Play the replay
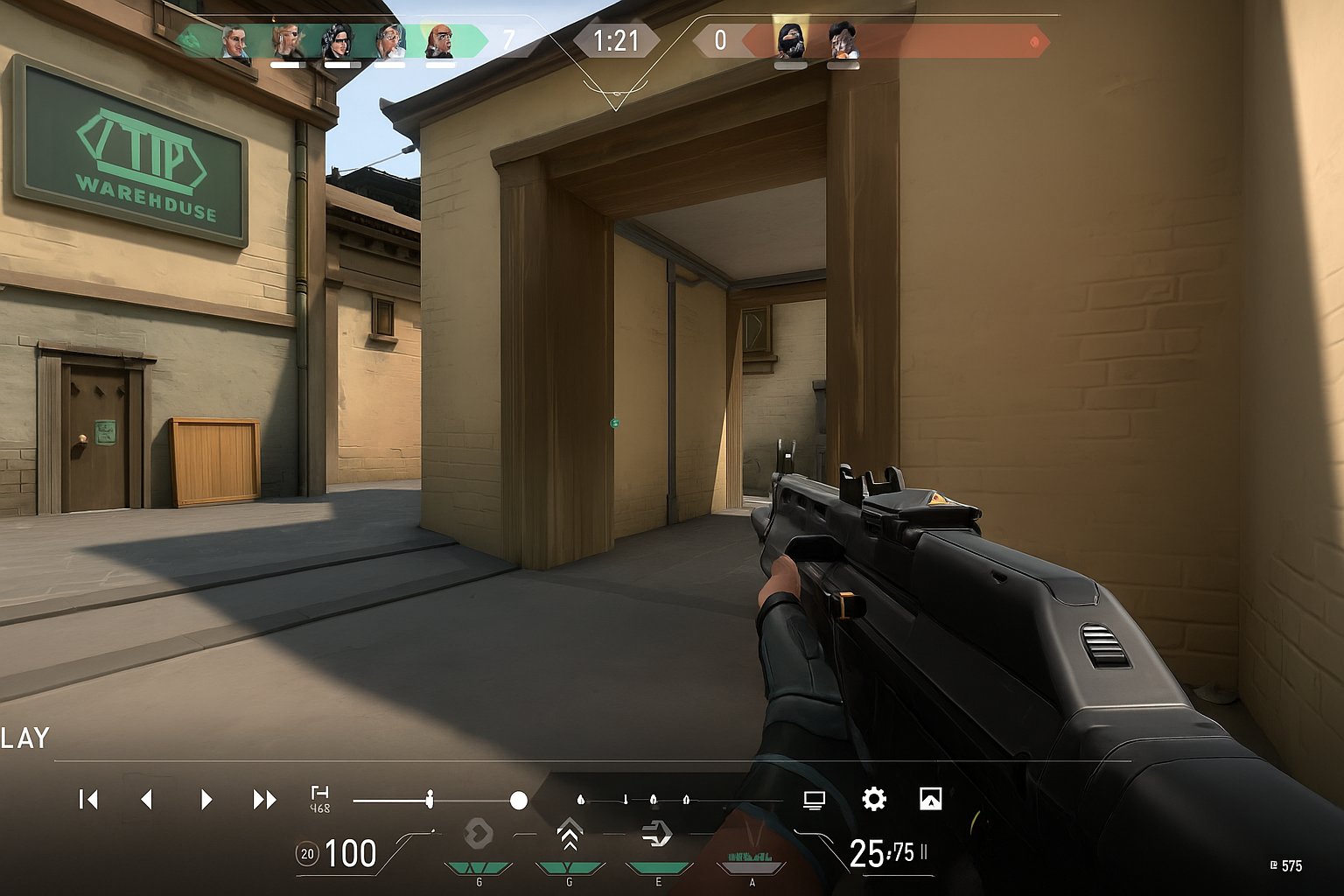The height and width of the screenshot is (896, 1344). (x=206, y=799)
